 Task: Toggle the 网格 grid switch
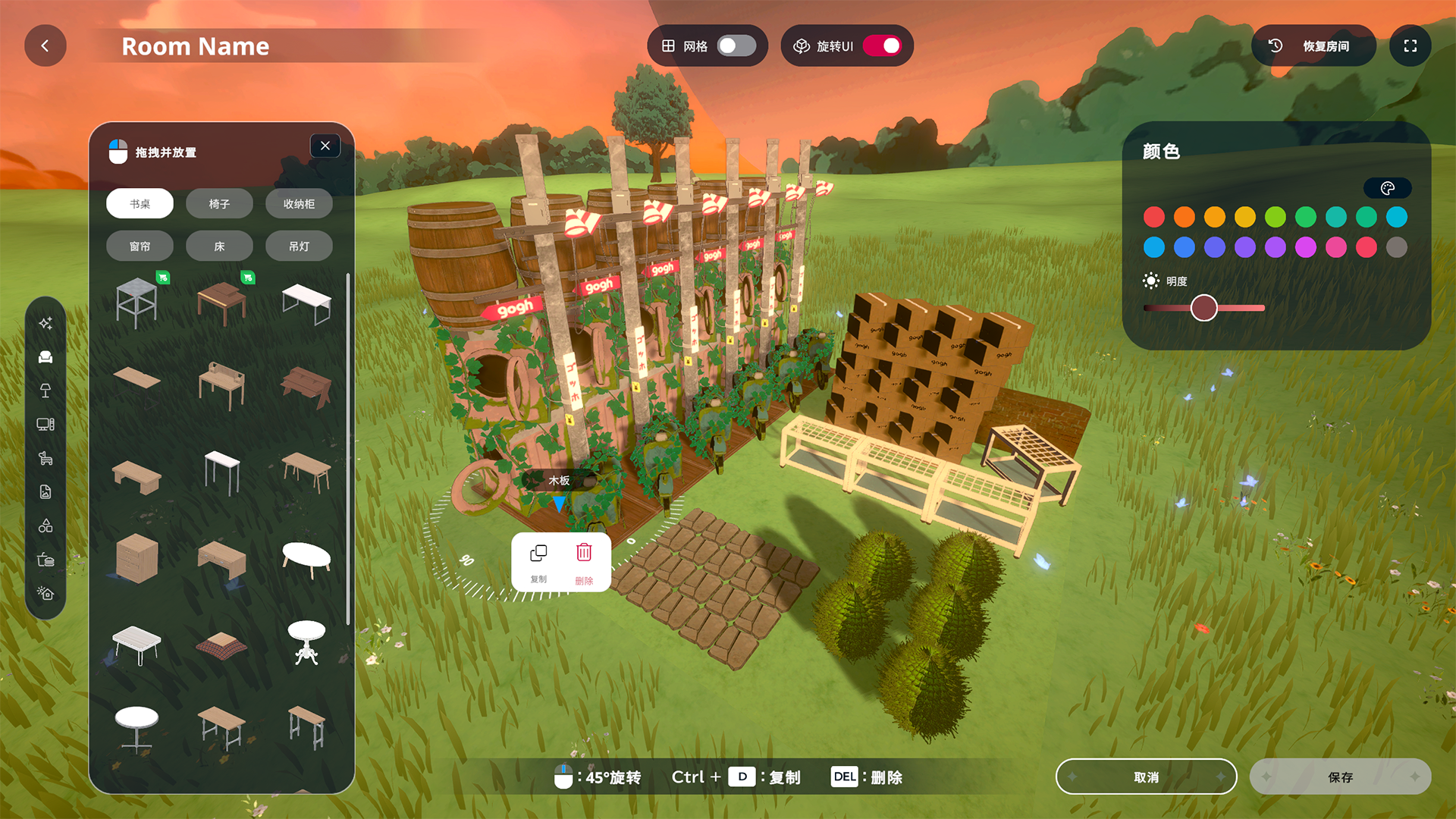pyautogui.click(x=736, y=46)
